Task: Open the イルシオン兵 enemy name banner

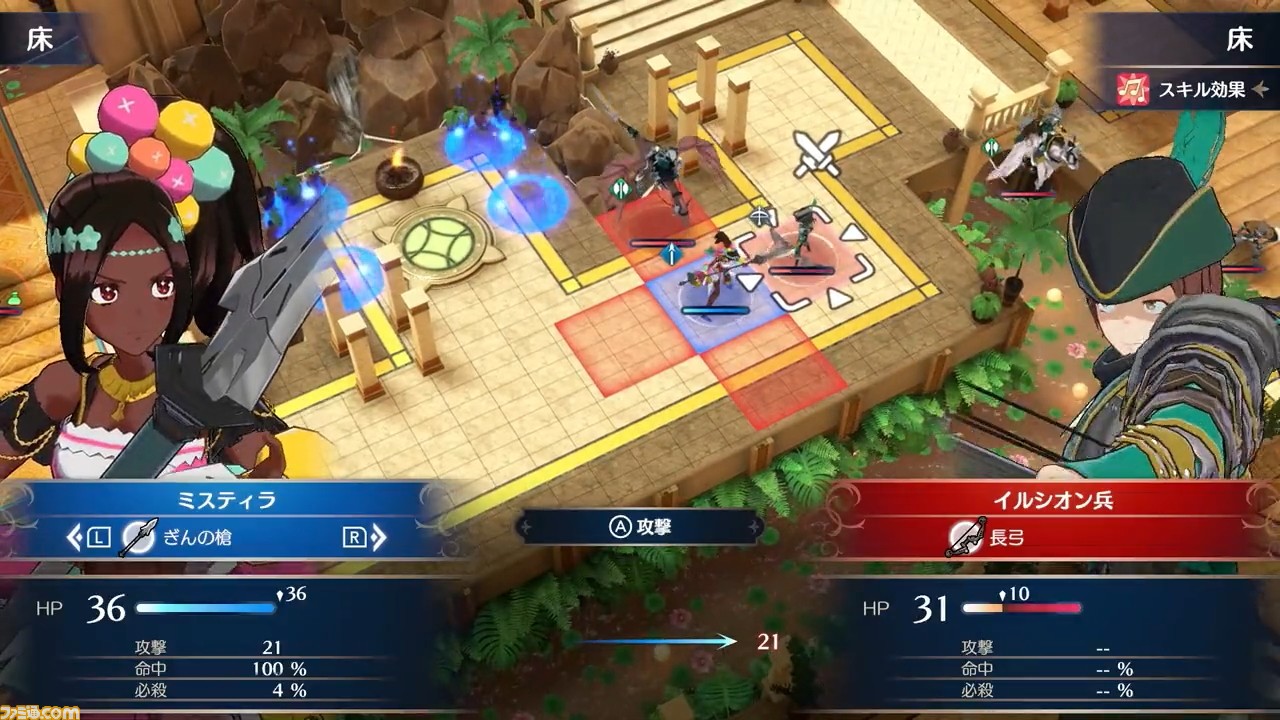Action: tap(1052, 501)
